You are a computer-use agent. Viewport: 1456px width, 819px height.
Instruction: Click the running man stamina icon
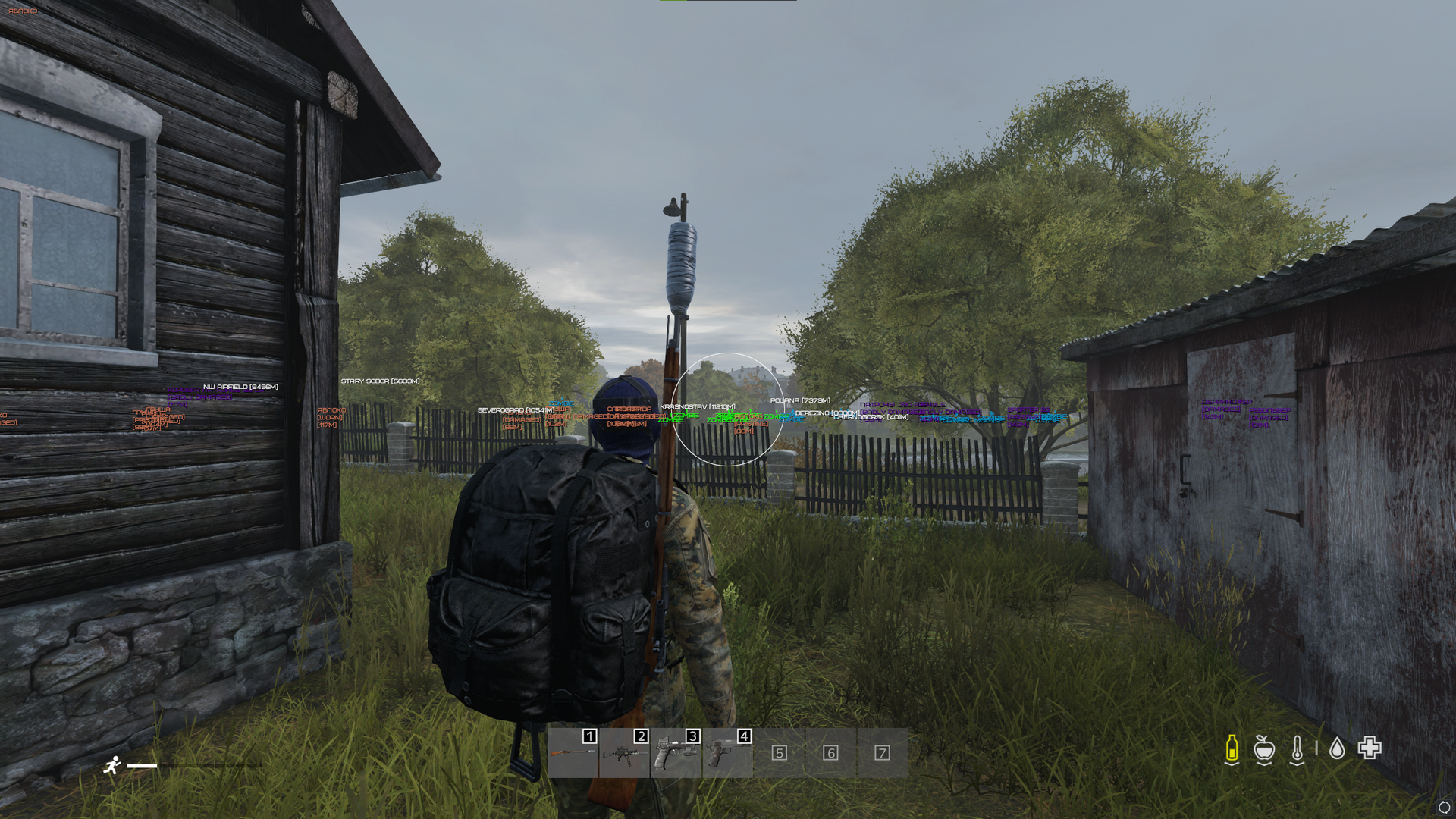[x=112, y=765]
